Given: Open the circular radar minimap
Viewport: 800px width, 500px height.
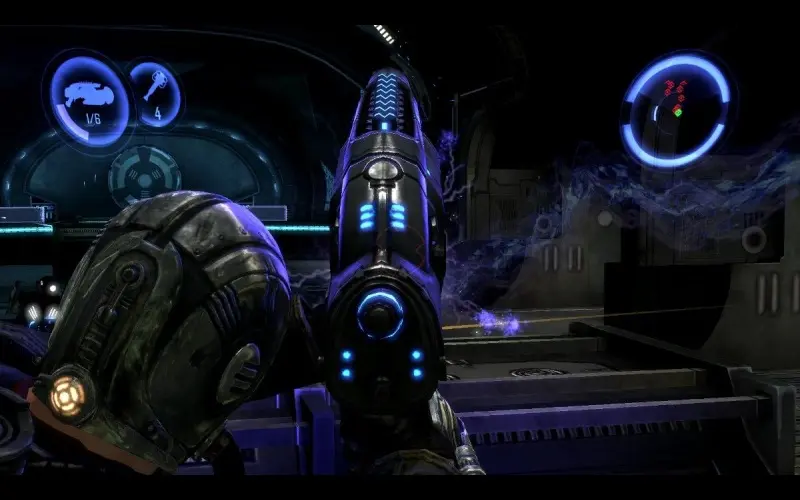Looking at the screenshot, I should 675,110.
